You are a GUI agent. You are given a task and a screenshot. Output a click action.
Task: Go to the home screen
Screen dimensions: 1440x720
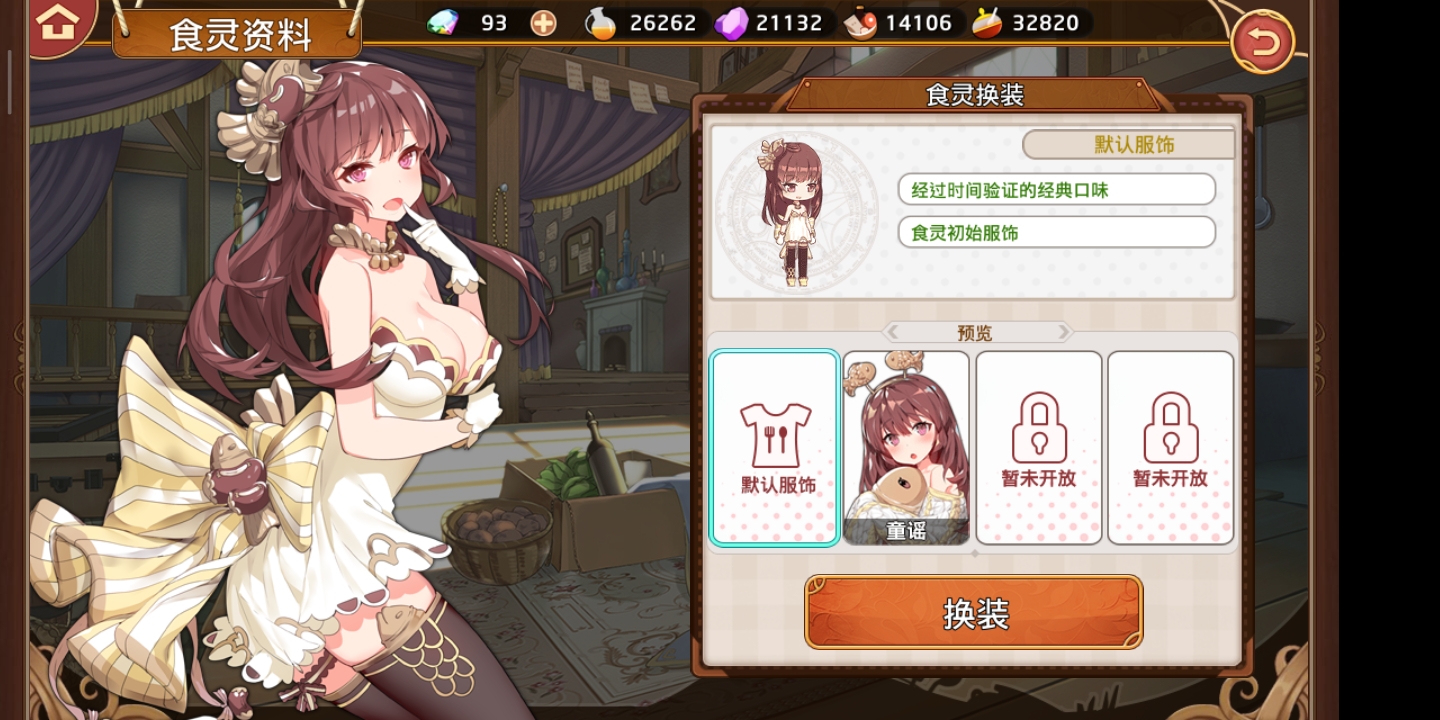57,23
